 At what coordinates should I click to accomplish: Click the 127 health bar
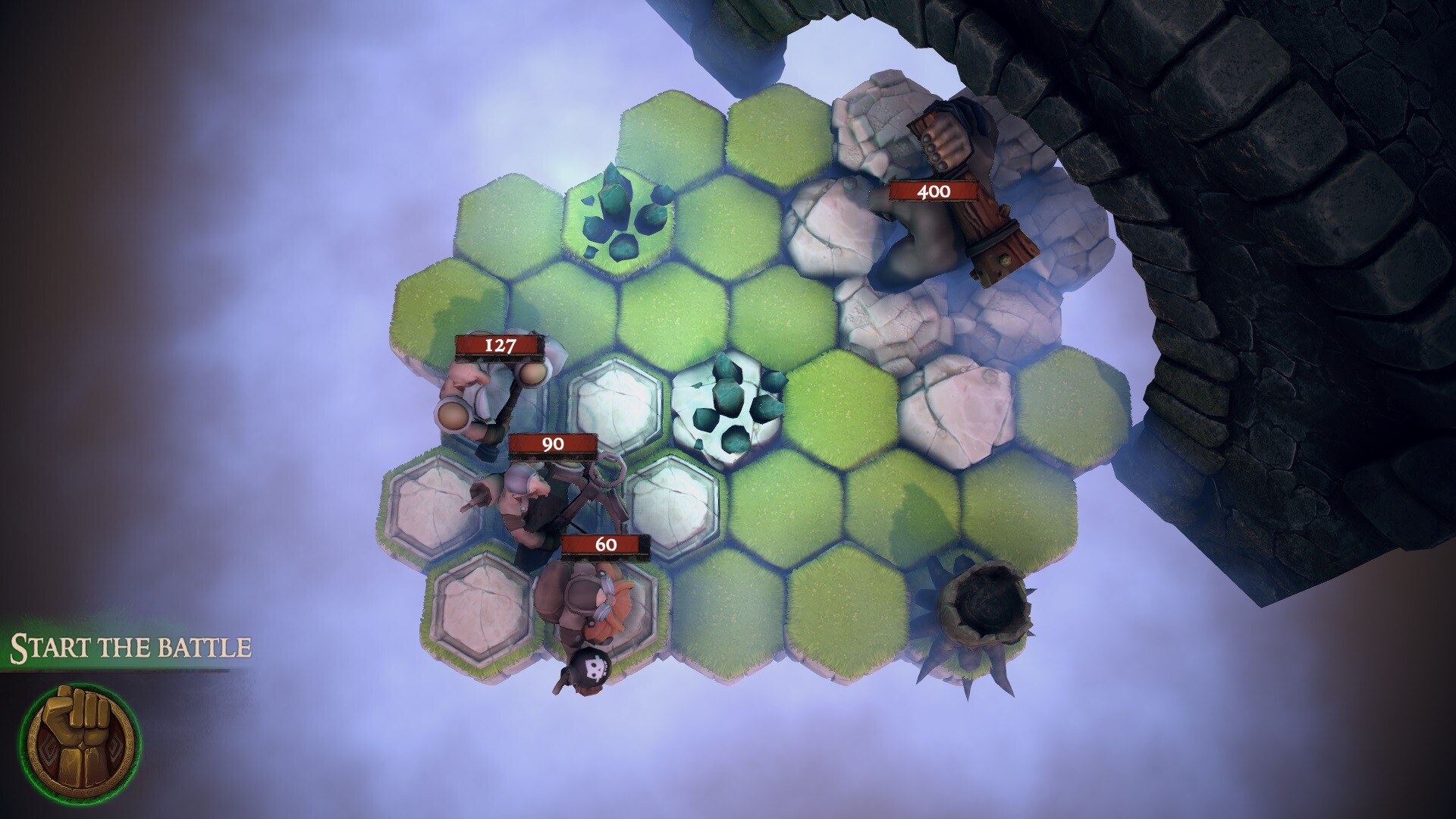pyautogui.click(x=498, y=347)
